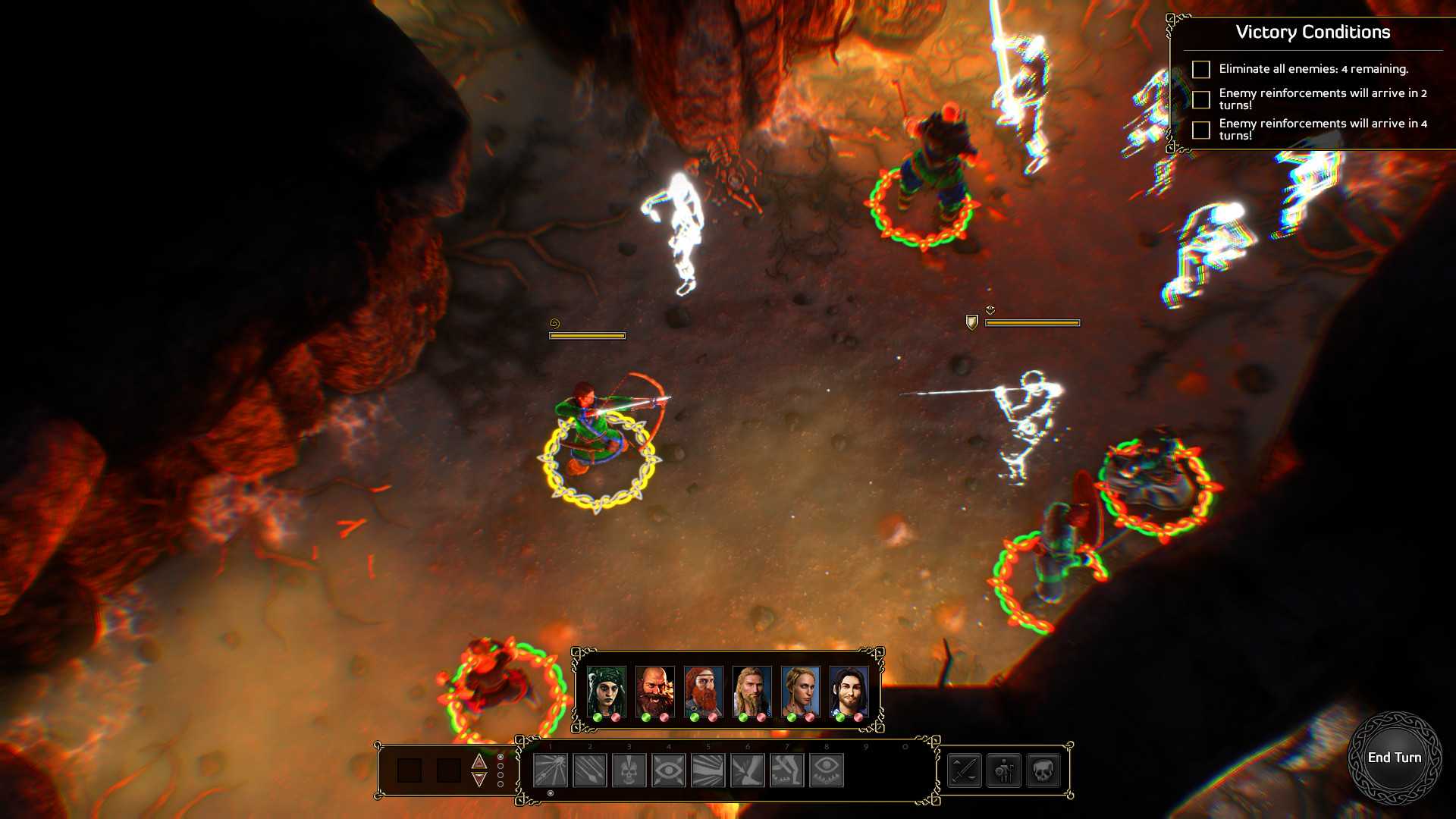Screen dimensions: 1456x819
Task: Select the top radio dot for hotbar page one
Action: [500, 757]
